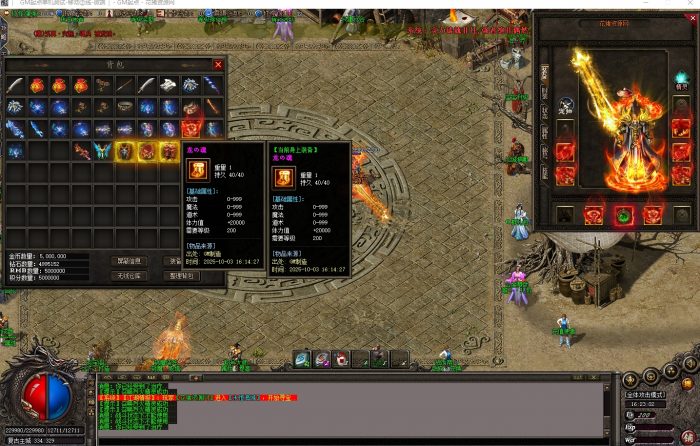Screen dimensions: 700x446
Task: Switch to the top 装备 equipment tab
Action: pyautogui.click(x=544, y=74)
